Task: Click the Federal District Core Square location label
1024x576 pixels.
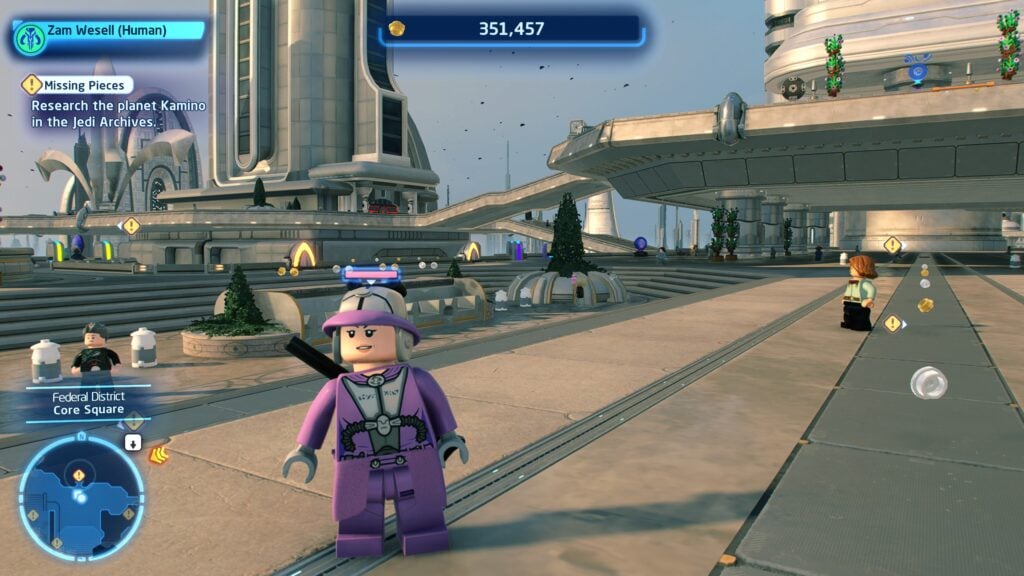Action: click(x=89, y=403)
